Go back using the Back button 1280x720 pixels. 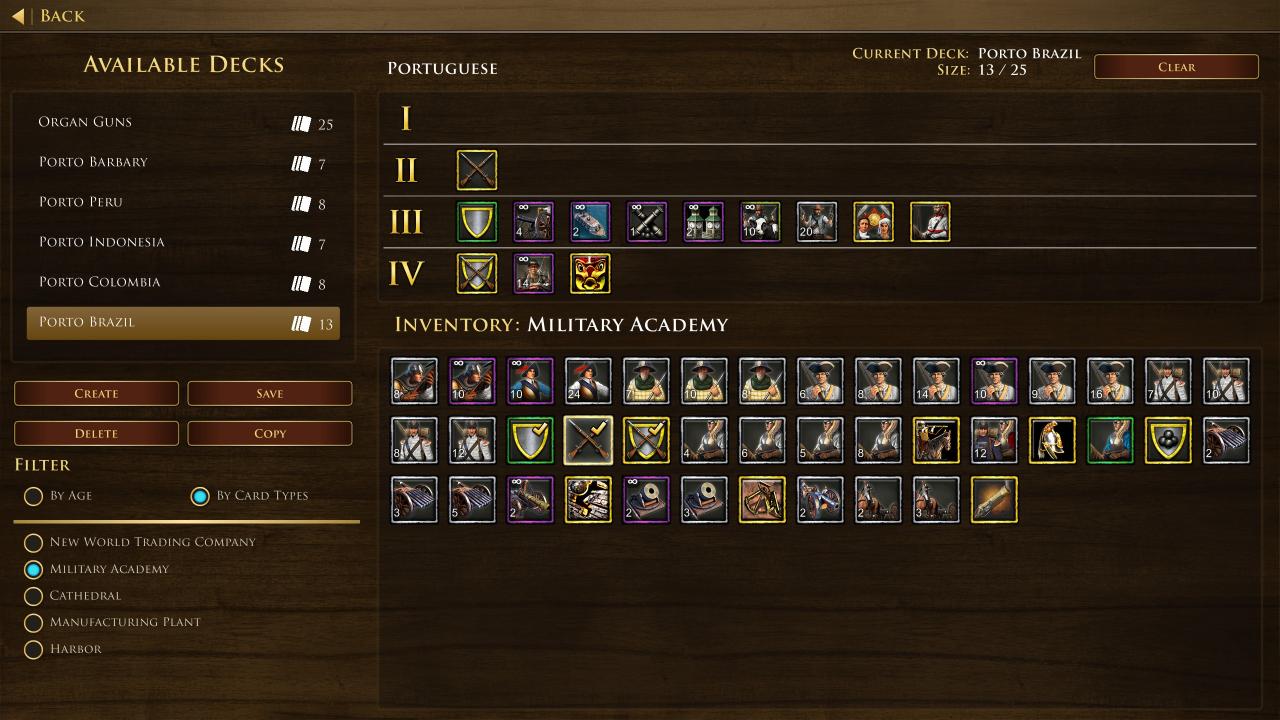48,16
